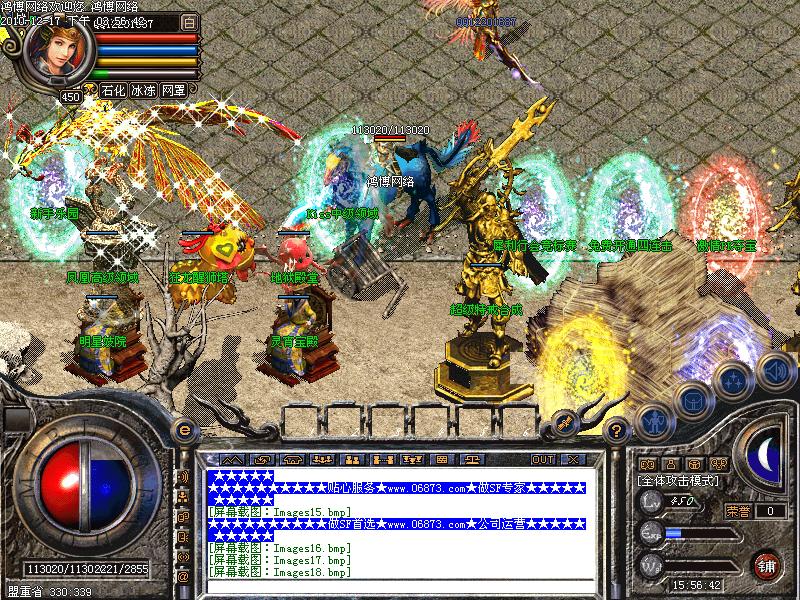The image size is (800, 600).
Task: Click the player portrait at top left
Action: tap(58, 52)
